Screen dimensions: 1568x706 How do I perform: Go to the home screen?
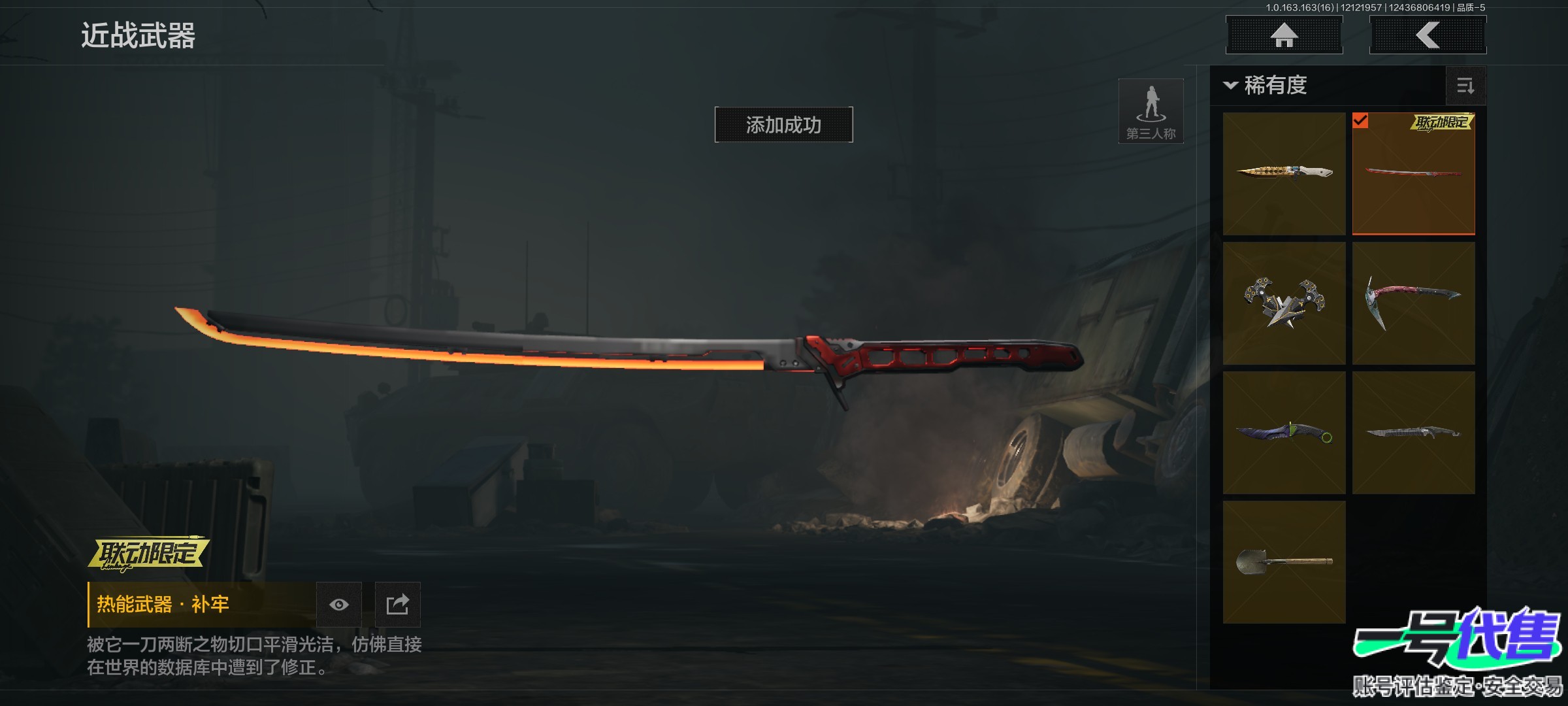click(1284, 35)
